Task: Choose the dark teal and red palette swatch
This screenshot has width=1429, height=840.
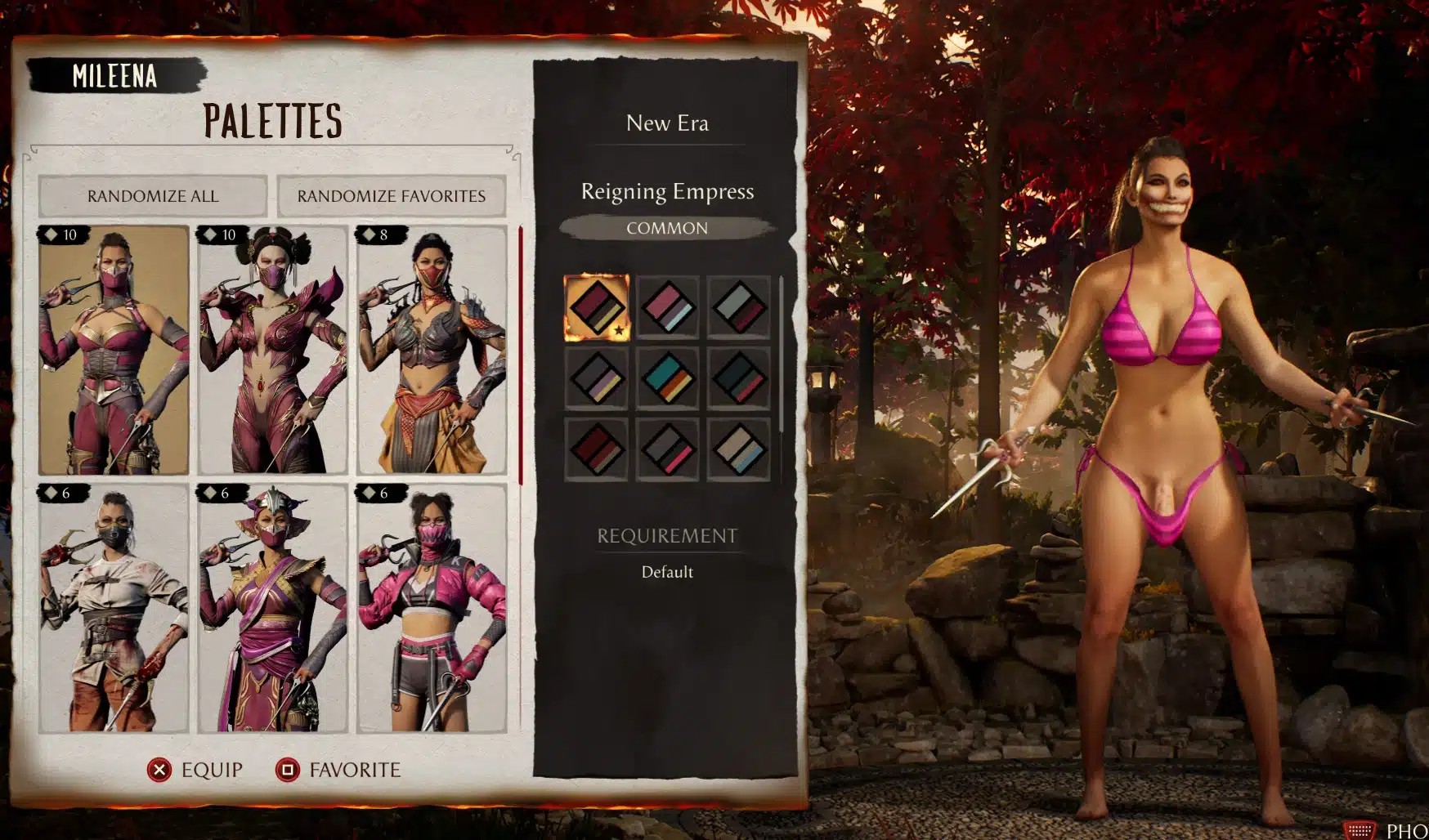Action: point(739,378)
